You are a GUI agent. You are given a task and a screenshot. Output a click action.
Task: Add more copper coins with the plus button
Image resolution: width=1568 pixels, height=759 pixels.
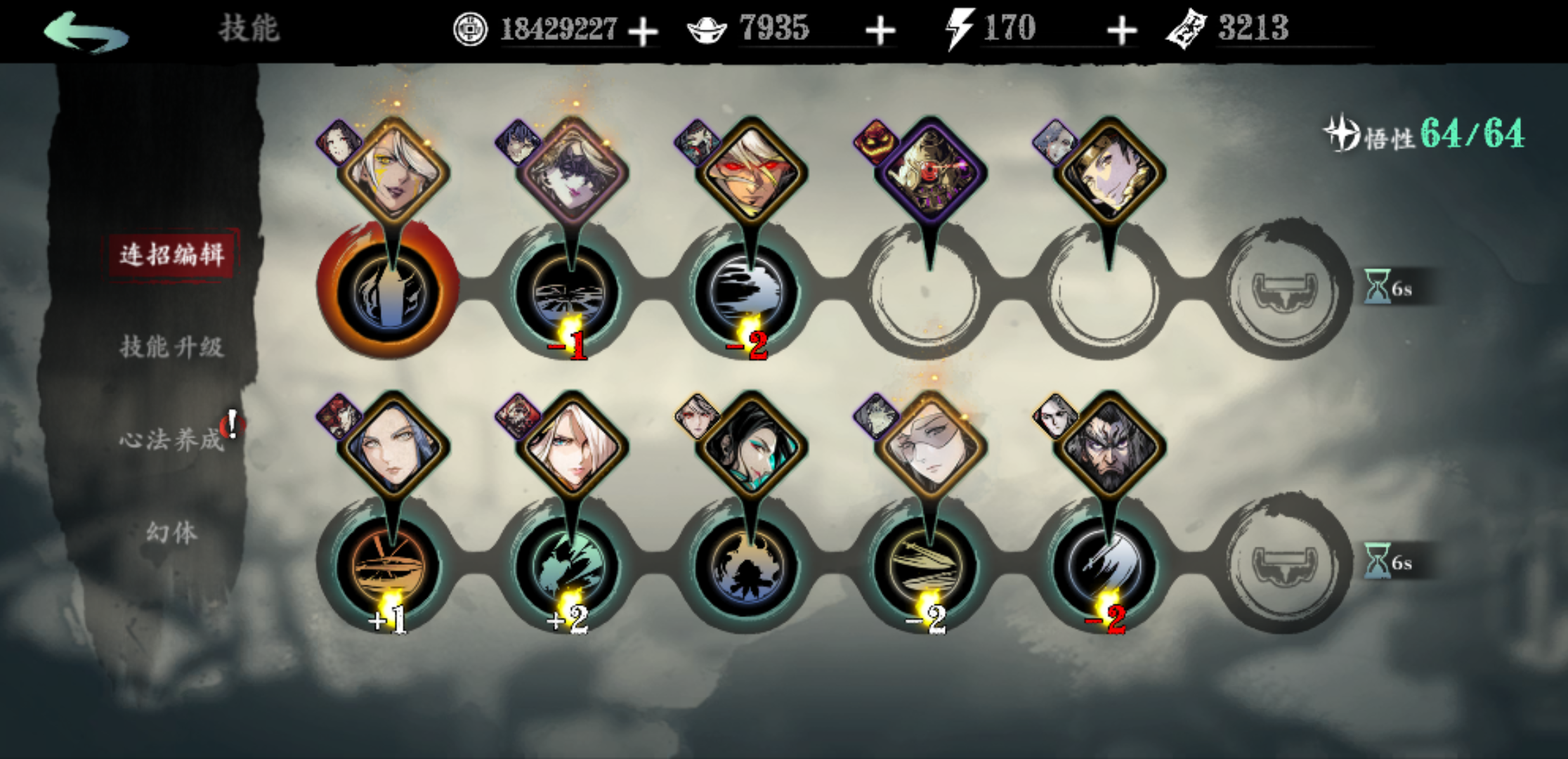click(643, 32)
